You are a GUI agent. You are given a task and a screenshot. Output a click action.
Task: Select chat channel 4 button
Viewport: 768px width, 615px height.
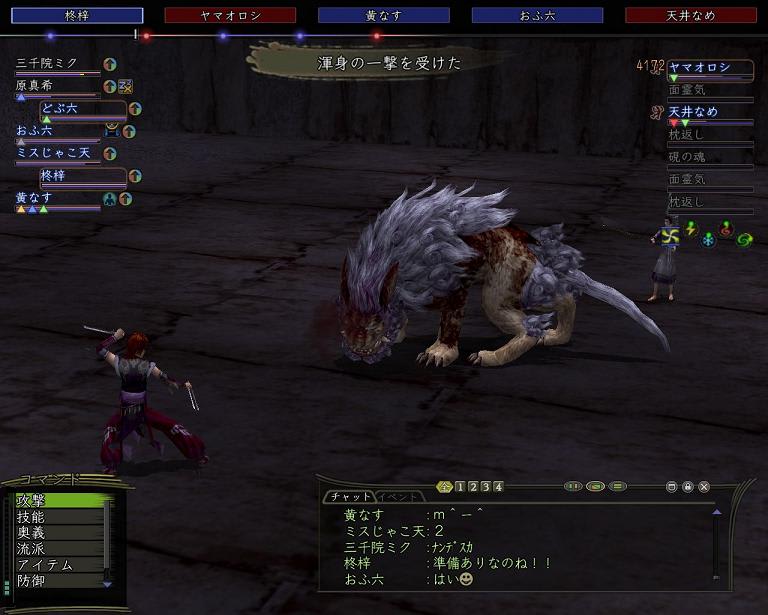coord(498,487)
